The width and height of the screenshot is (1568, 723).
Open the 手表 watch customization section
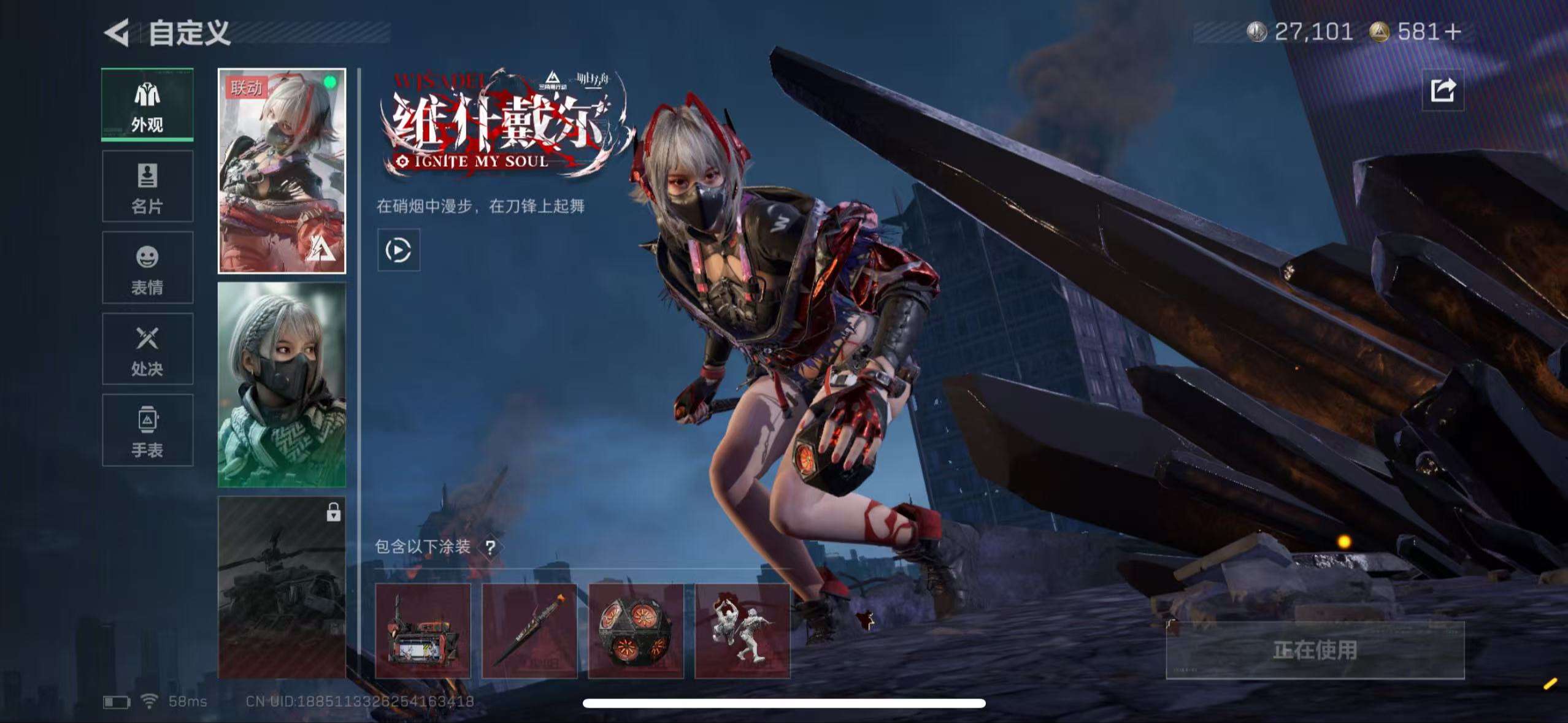pos(147,429)
